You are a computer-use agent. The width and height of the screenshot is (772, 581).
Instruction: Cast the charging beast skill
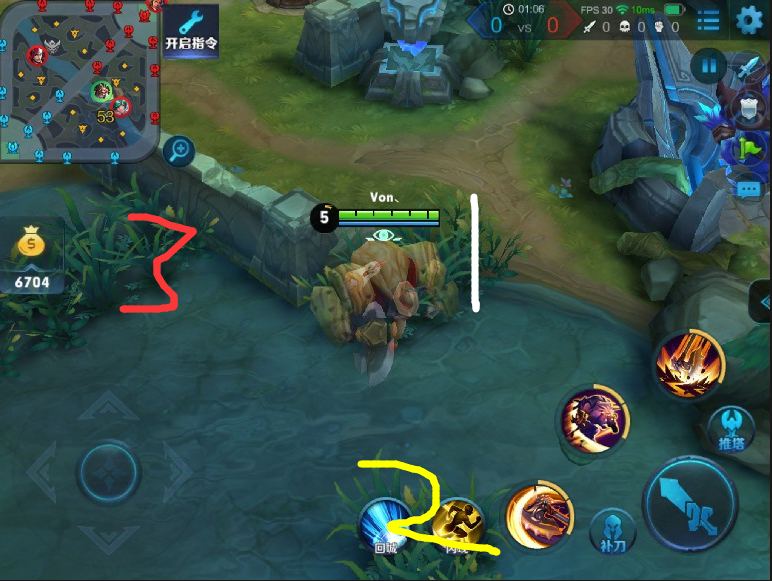(x=595, y=418)
